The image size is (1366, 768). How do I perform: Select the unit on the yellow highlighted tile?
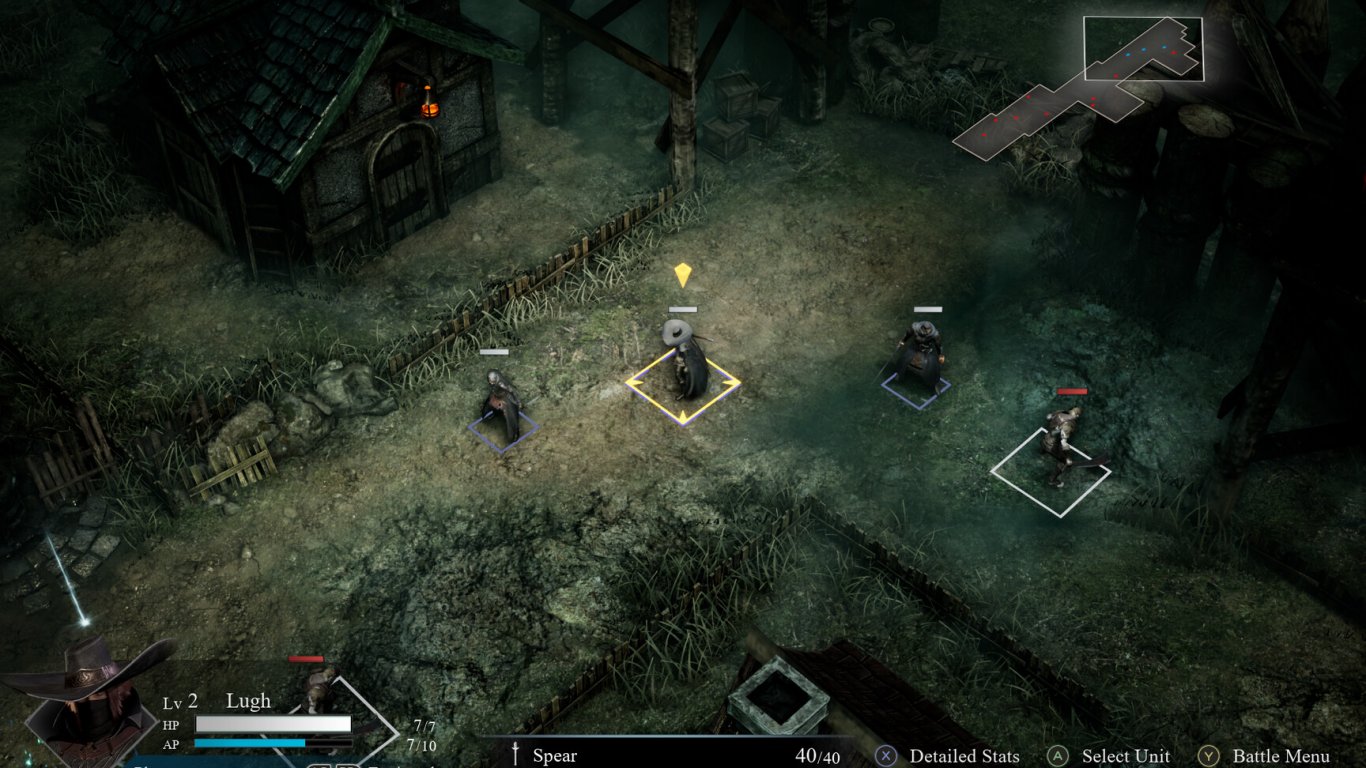(x=685, y=365)
